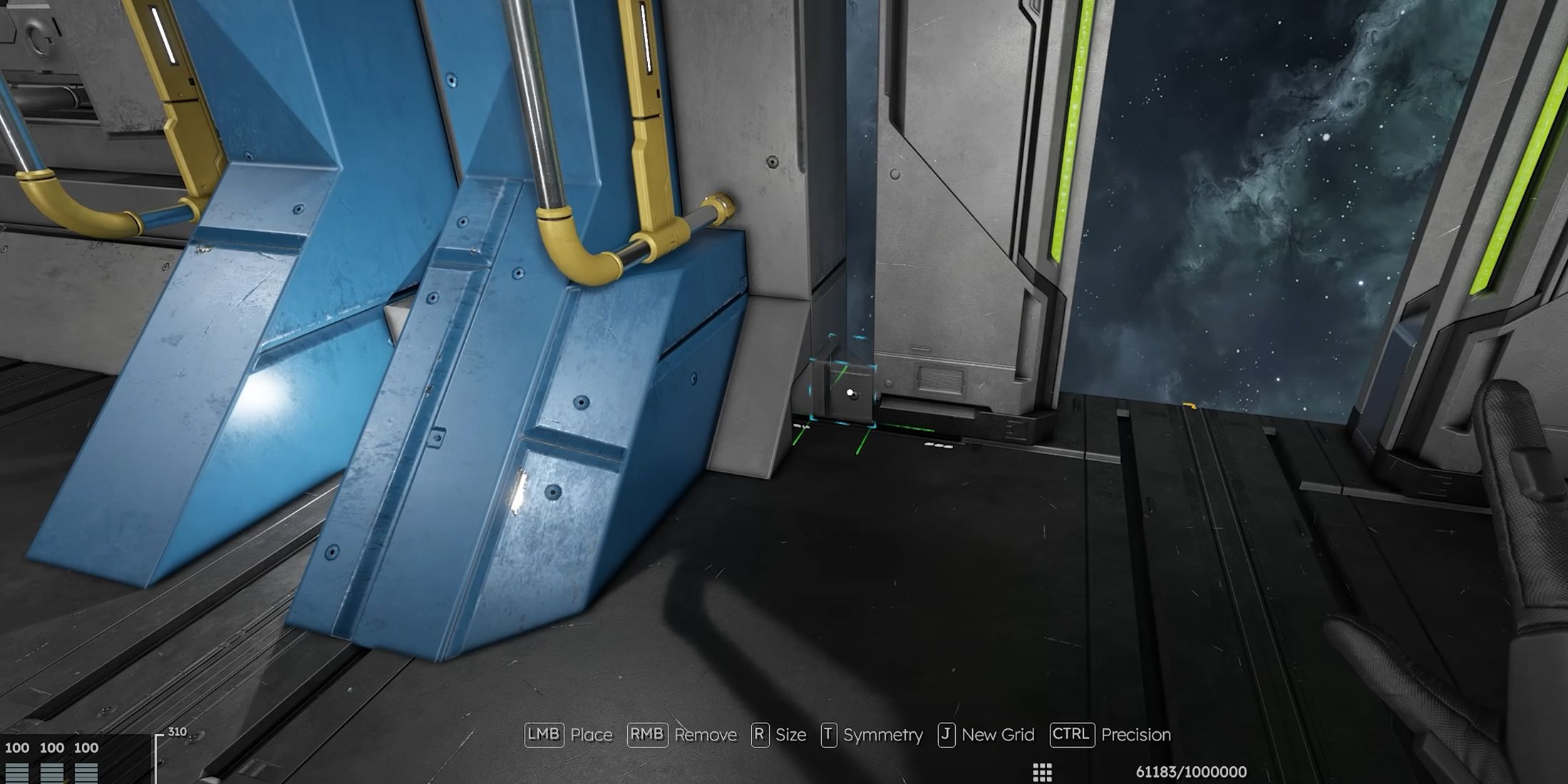Select the Place hint text entry
Image resolution: width=1568 pixels, height=784 pixels.
(592, 735)
